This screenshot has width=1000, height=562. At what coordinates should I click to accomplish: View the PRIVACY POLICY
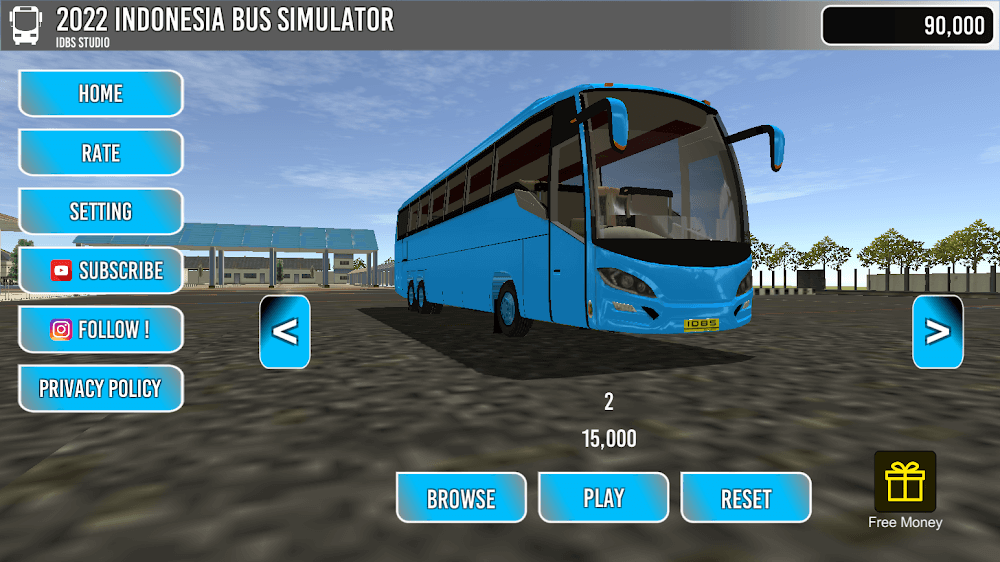pos(100,389)
